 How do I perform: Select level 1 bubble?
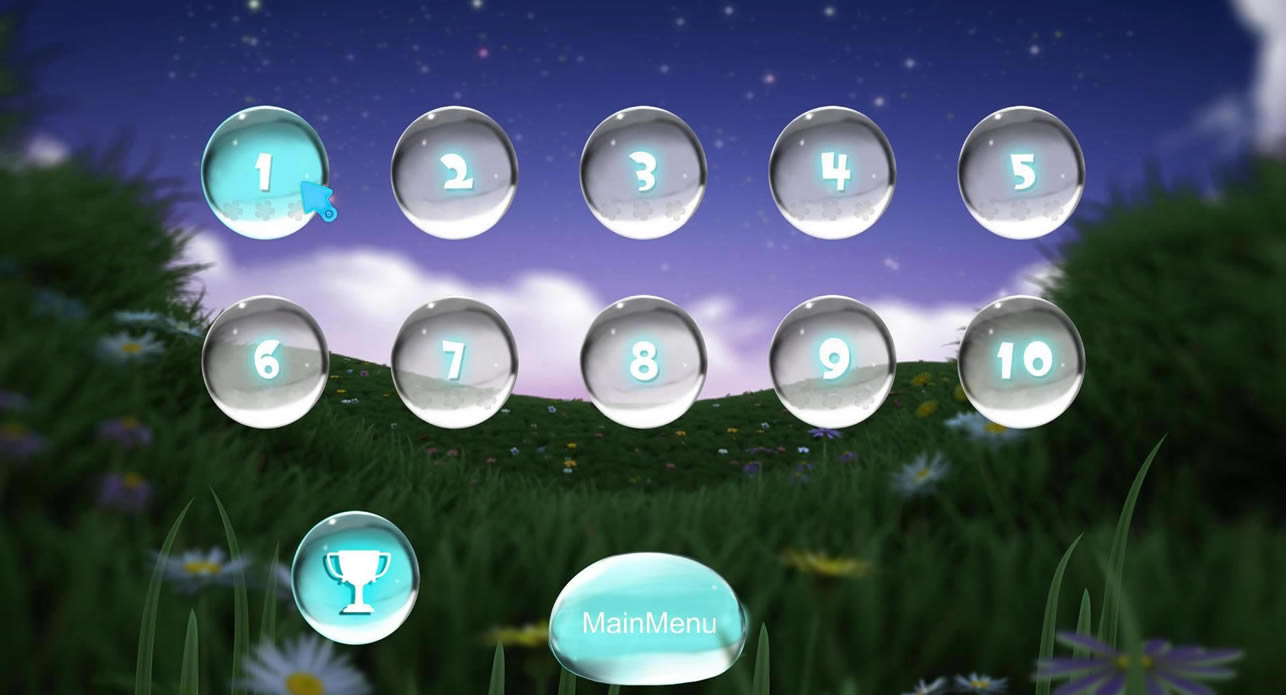[x=264, y=172]
